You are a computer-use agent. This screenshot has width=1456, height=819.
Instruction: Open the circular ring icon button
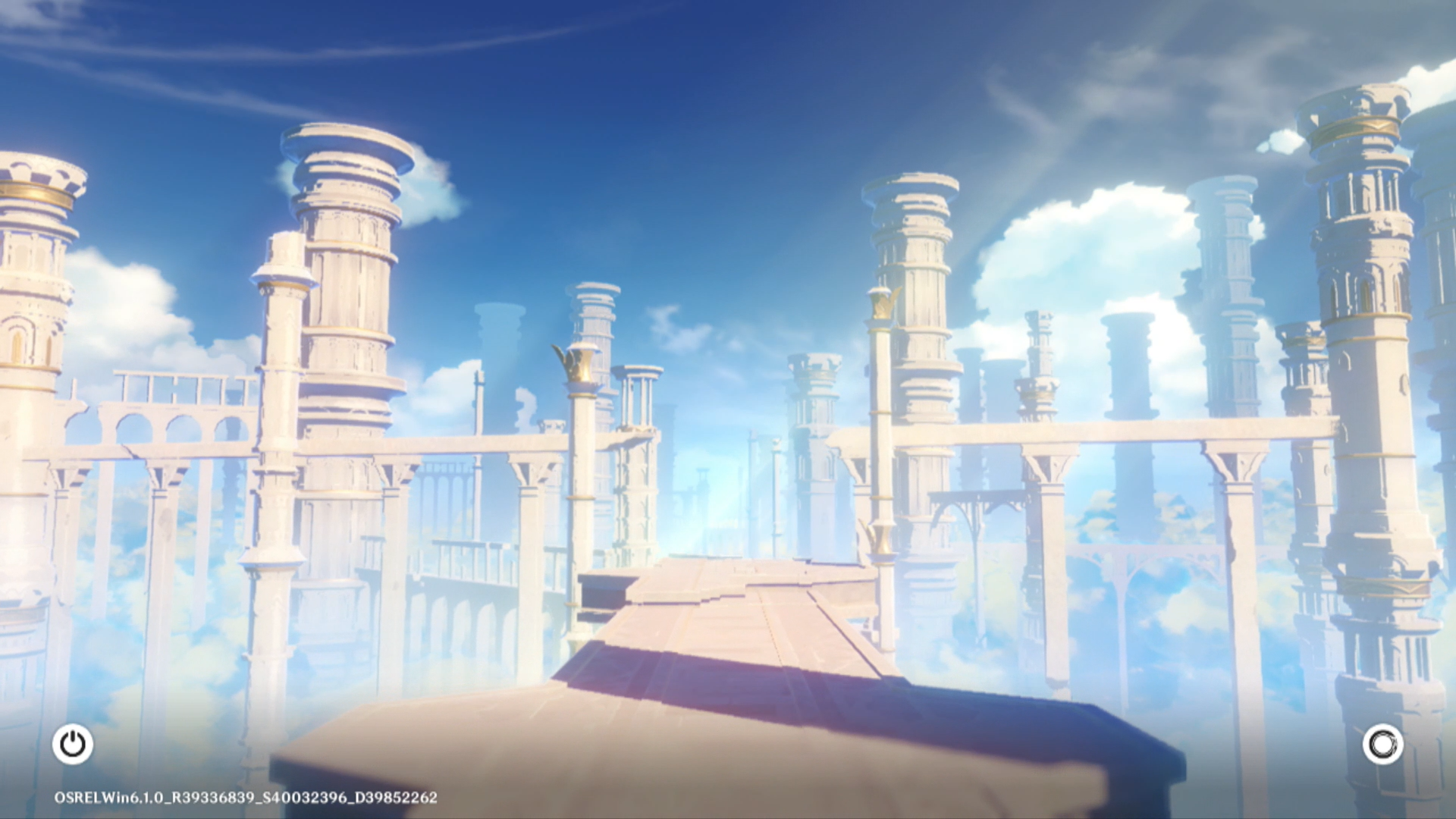tap(1382, 744)
